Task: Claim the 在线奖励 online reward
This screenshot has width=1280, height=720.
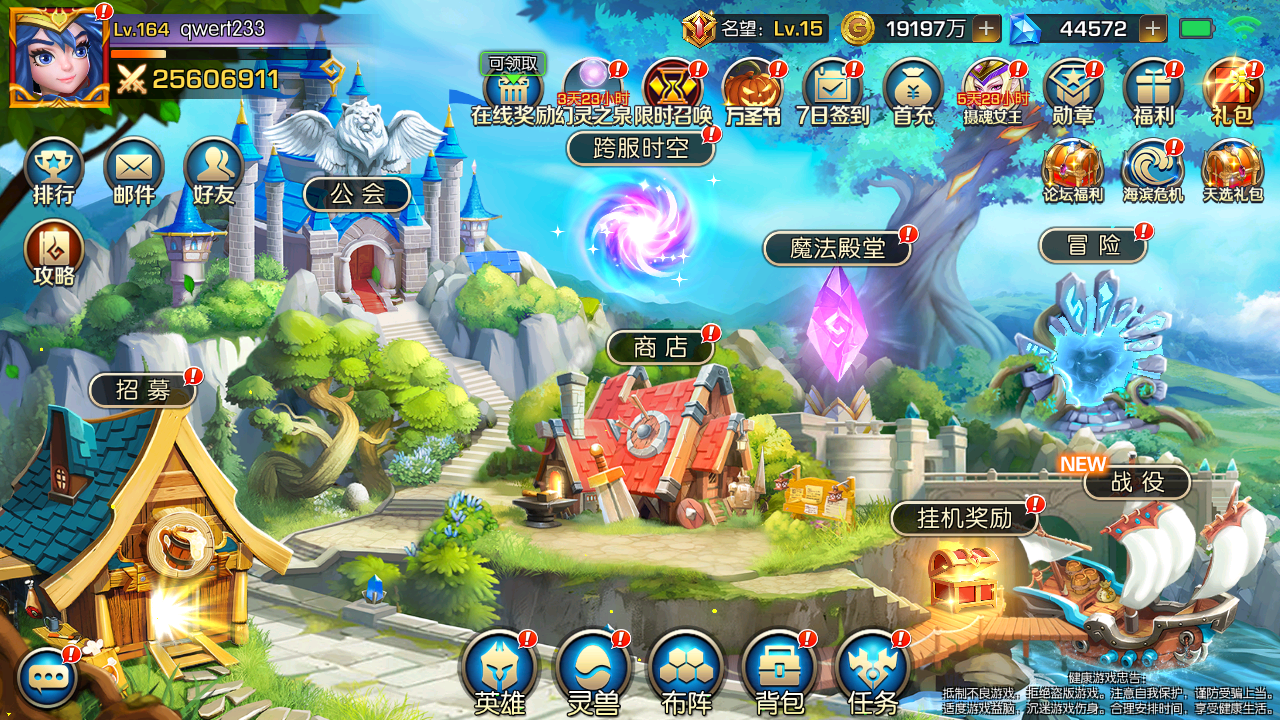Action: 512,90
